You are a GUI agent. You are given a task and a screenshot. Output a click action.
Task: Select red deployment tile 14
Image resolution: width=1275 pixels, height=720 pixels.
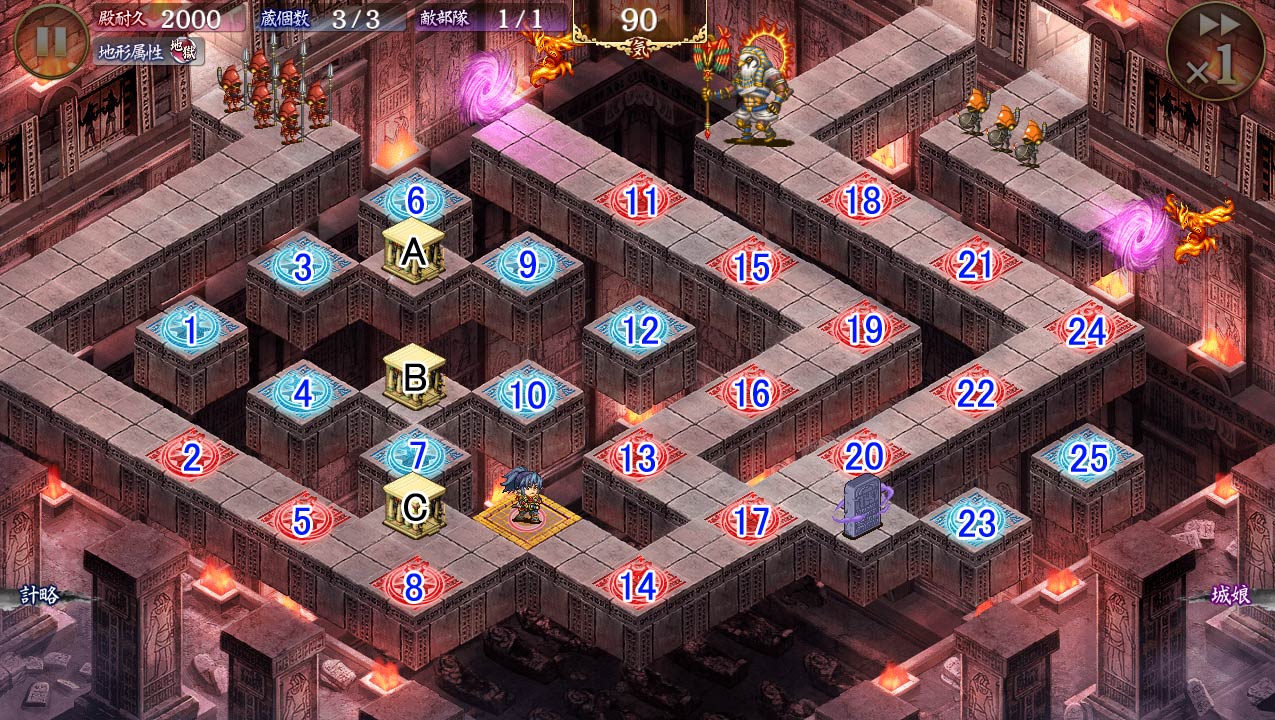pyautogui.click(x=639, y=586)
